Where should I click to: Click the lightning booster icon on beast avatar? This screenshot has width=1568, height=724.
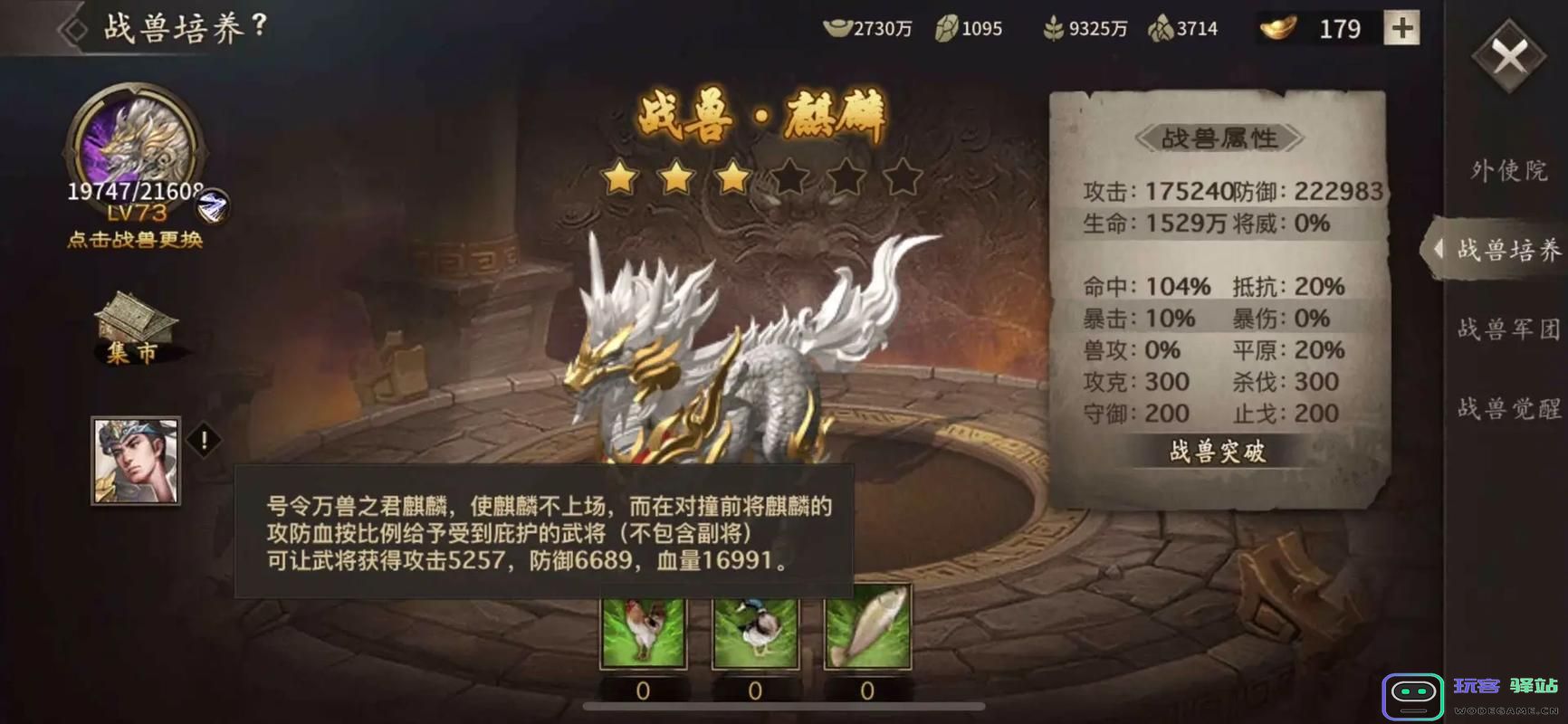[x=212, y=205]
